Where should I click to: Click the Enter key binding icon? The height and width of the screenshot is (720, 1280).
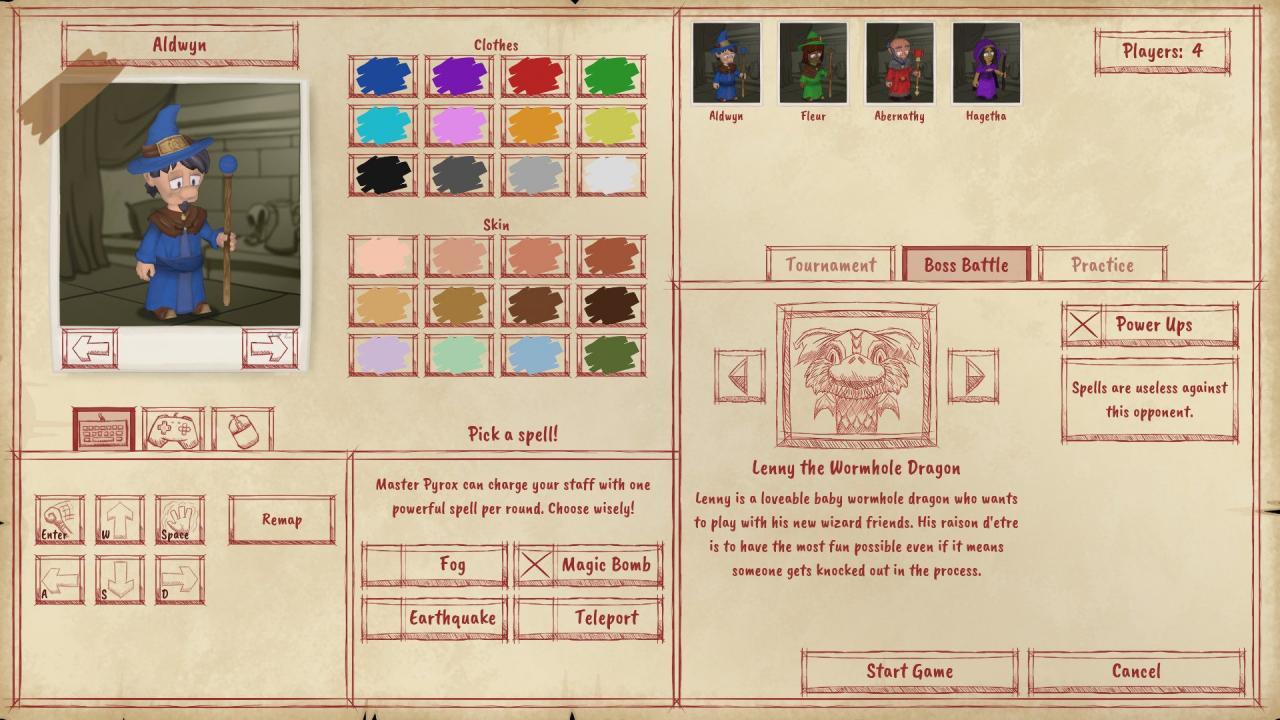click(58, 517)
